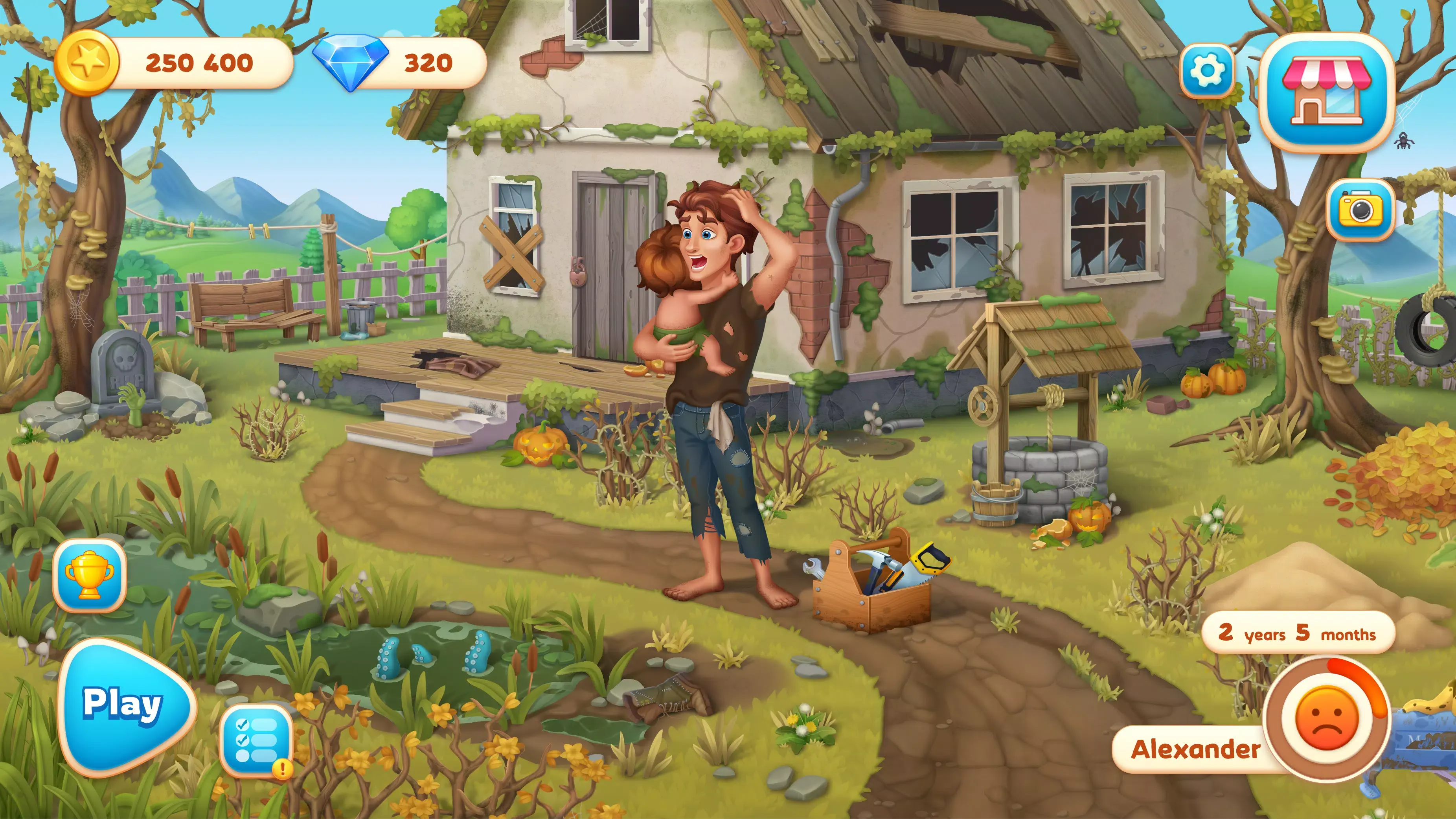
Task: Select the Alexander name tag
Action: (x=1195, y=749)
